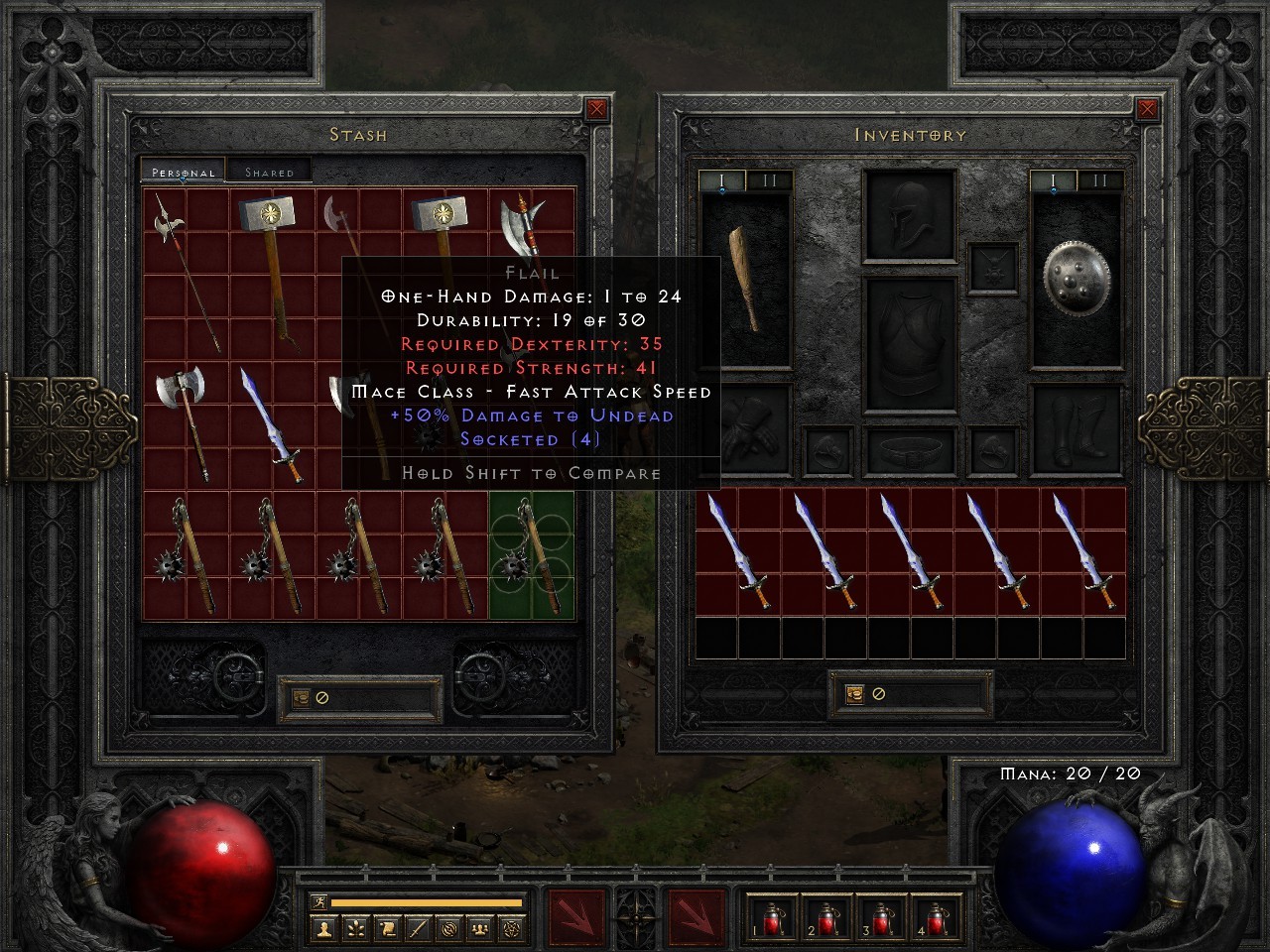This screenshot has height=952, width=1270.
Task: Open the Character screen from the menu bar
Action: pyautogui.click(x=322, y=930)
